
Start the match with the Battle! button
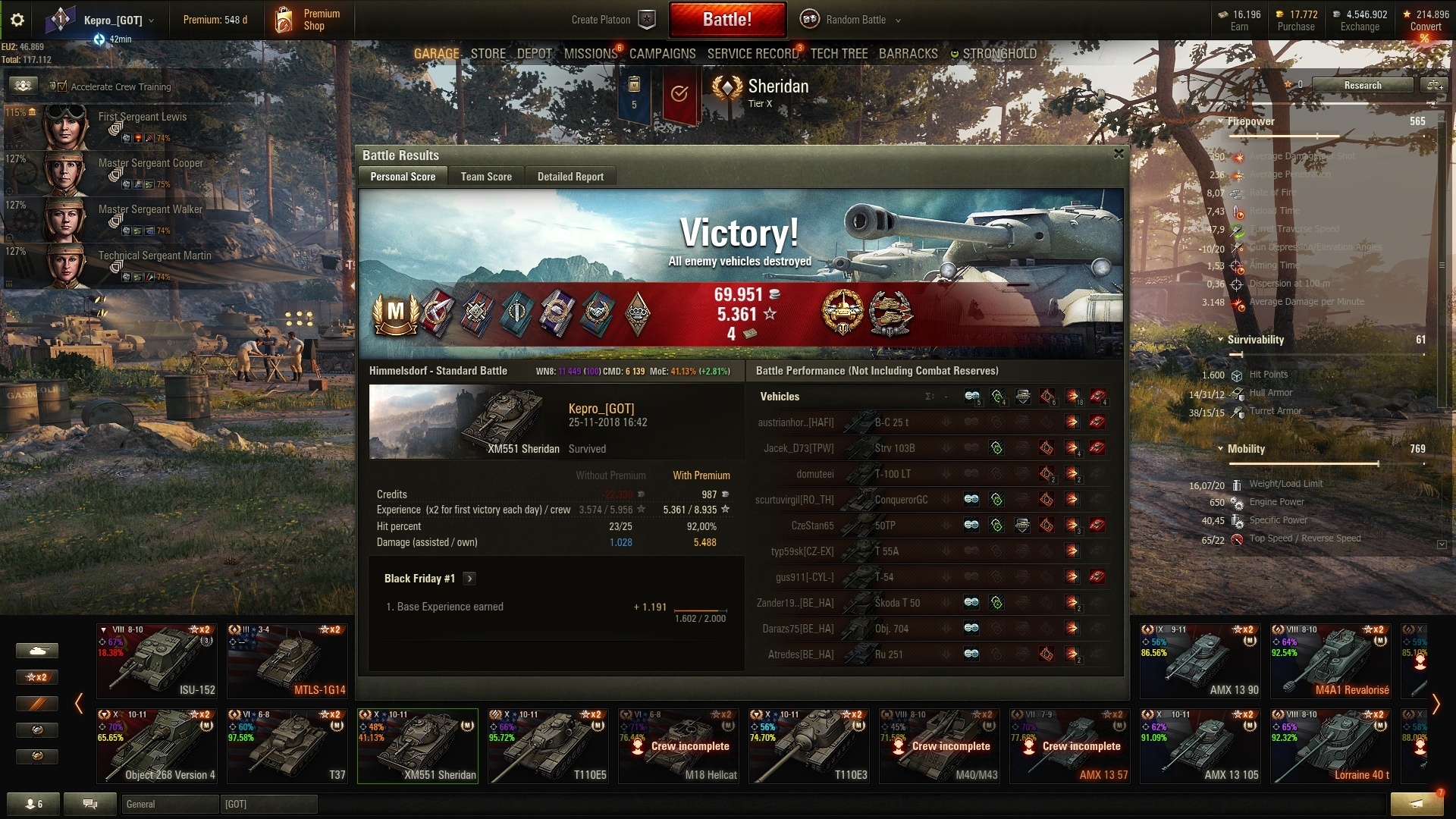click(x=727, y=20)
